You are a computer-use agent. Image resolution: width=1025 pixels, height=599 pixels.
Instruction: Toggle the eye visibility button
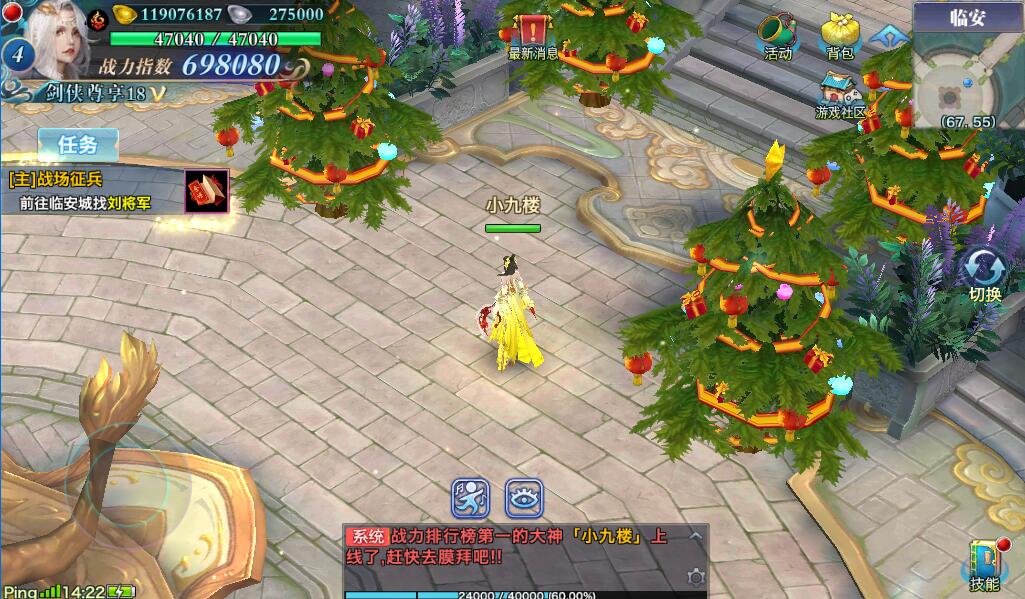pyautogui.click(x=523, y=497)
